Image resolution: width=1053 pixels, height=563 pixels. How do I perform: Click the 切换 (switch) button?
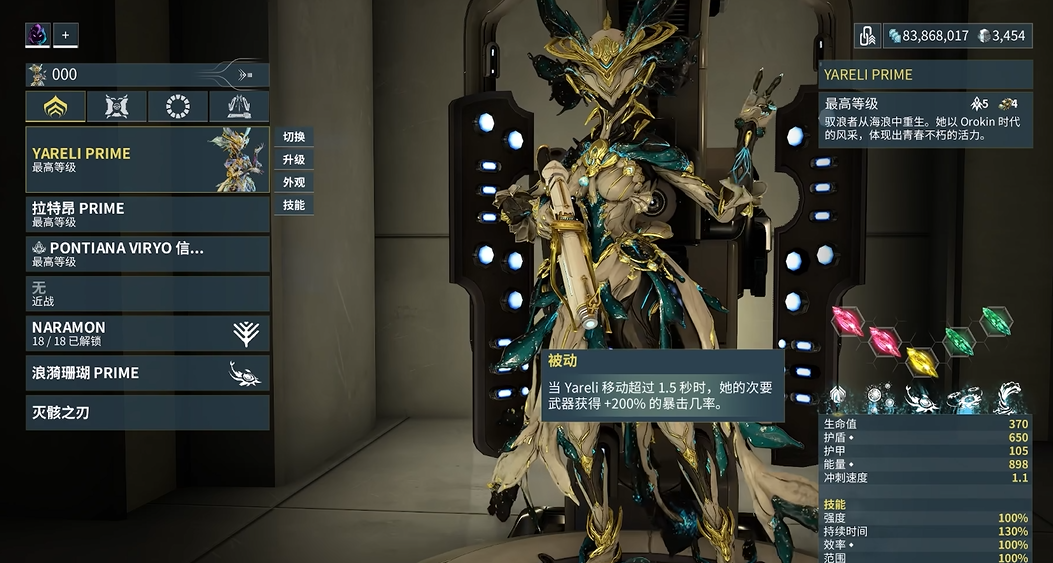(294, 137)
